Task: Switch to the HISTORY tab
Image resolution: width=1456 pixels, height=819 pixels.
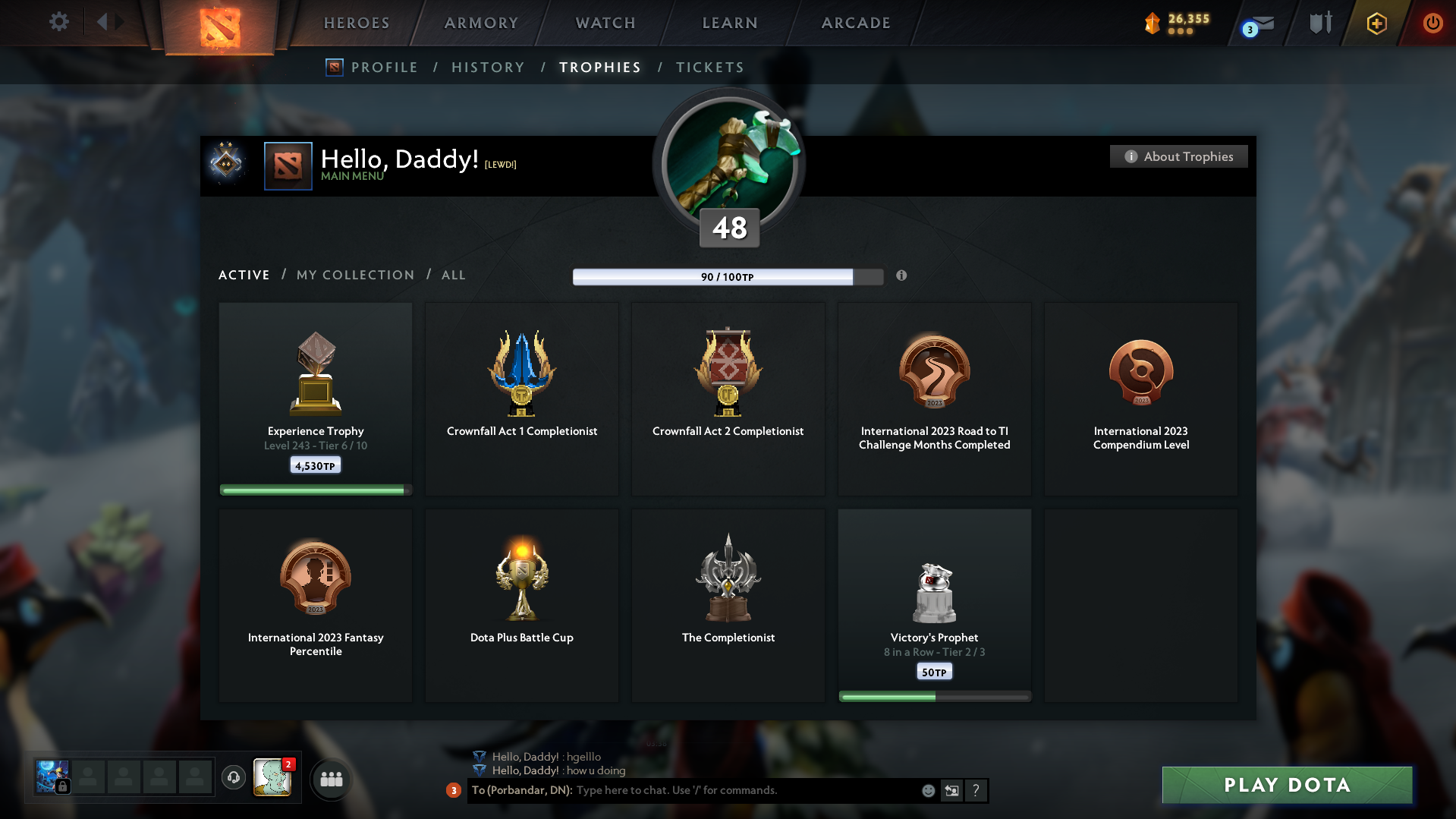Action: (488, 67)
